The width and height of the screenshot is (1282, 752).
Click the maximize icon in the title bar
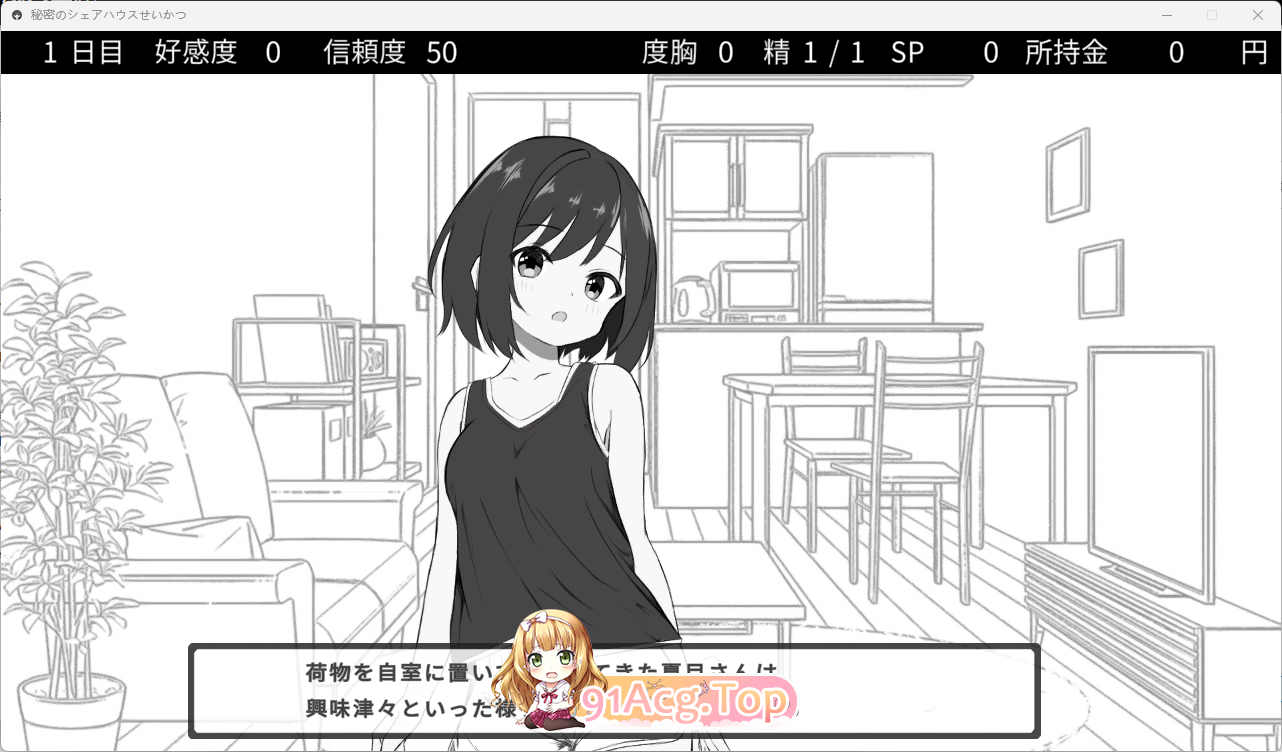click(x=1211, y=15)
